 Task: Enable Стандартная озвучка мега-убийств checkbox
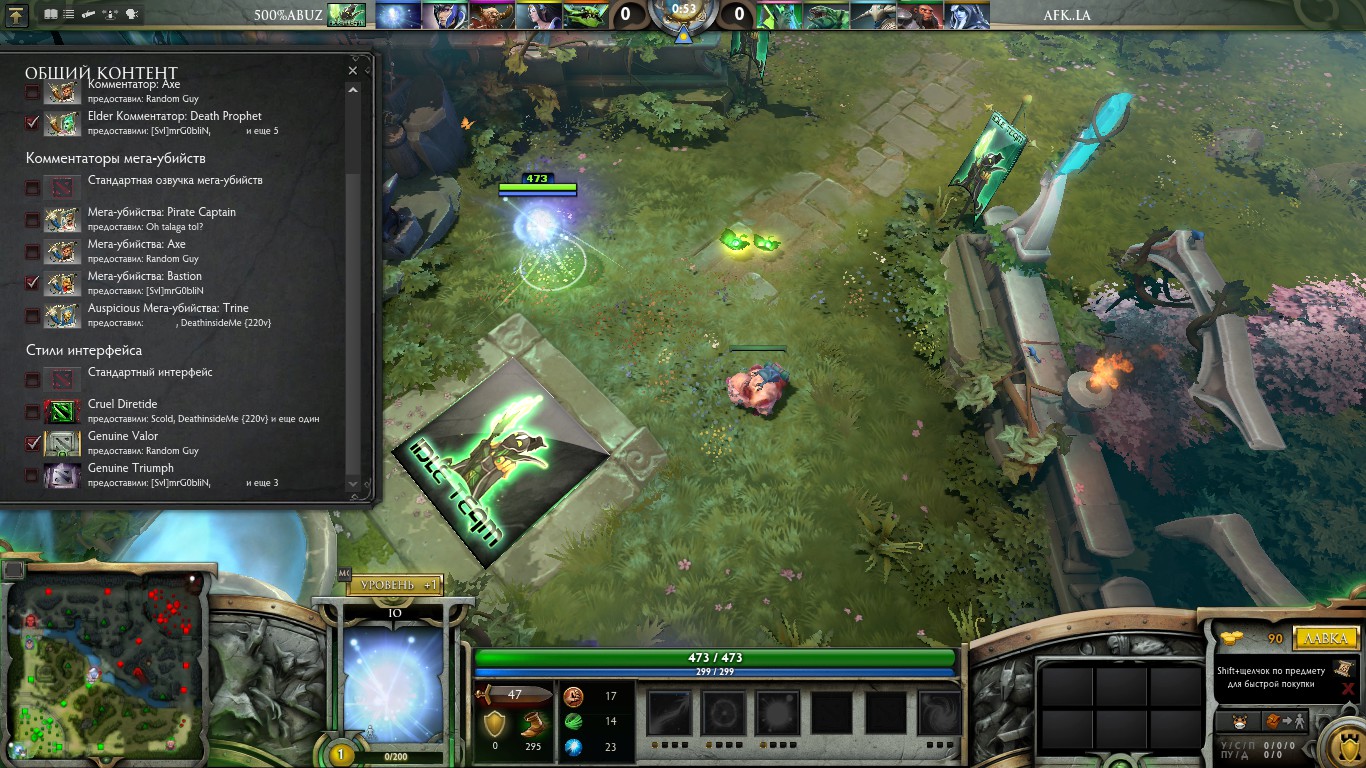(33, 187)
